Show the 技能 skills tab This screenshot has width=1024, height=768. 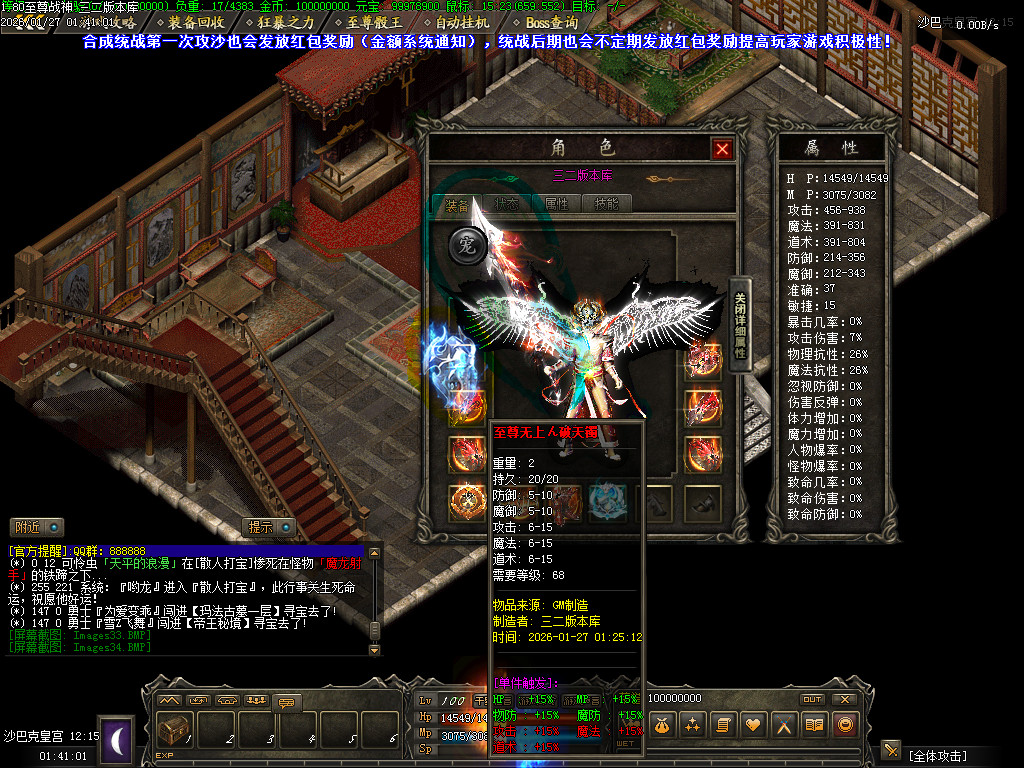tap(606, 204)
